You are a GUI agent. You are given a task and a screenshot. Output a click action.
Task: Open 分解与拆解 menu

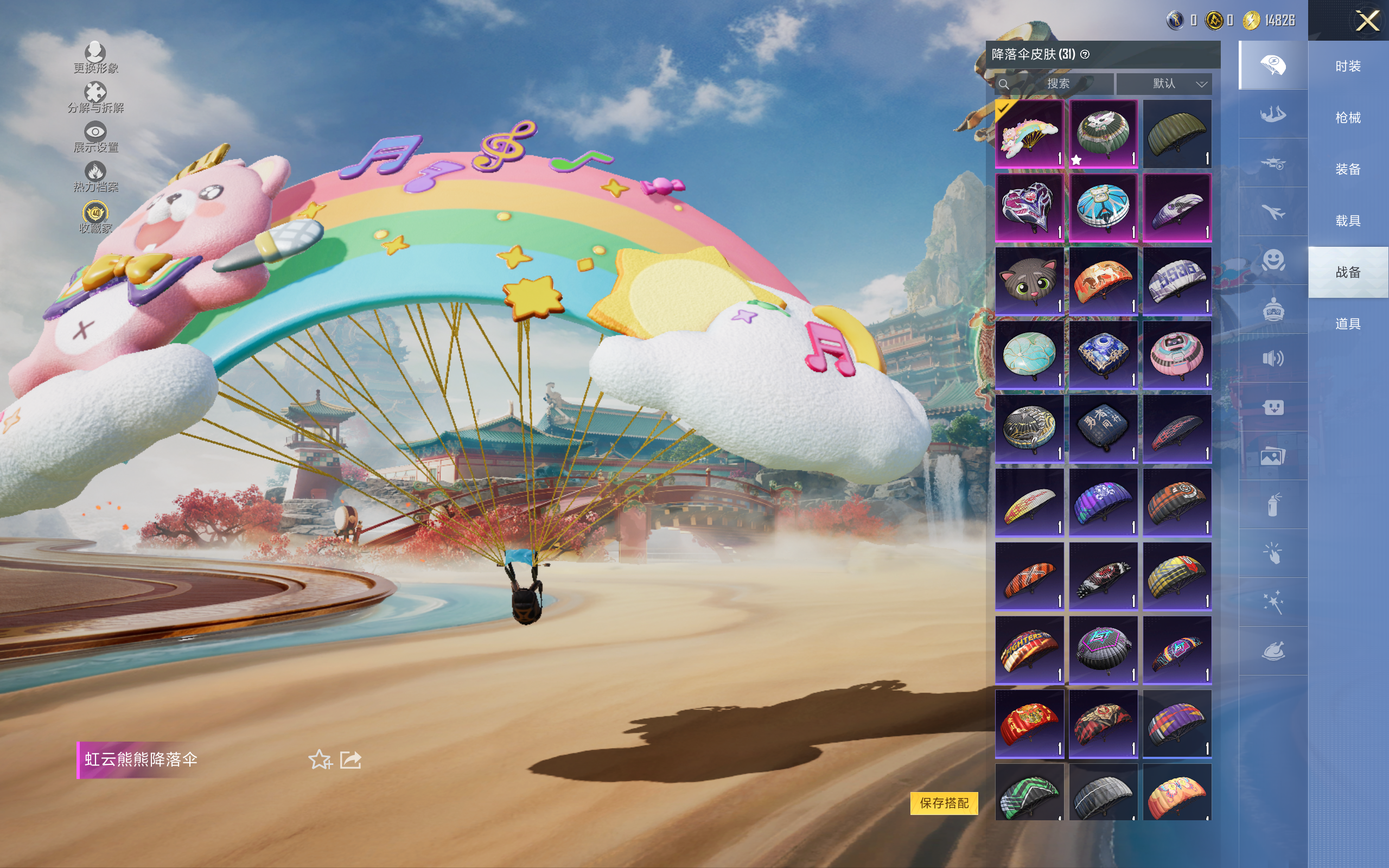pos(95,97)
